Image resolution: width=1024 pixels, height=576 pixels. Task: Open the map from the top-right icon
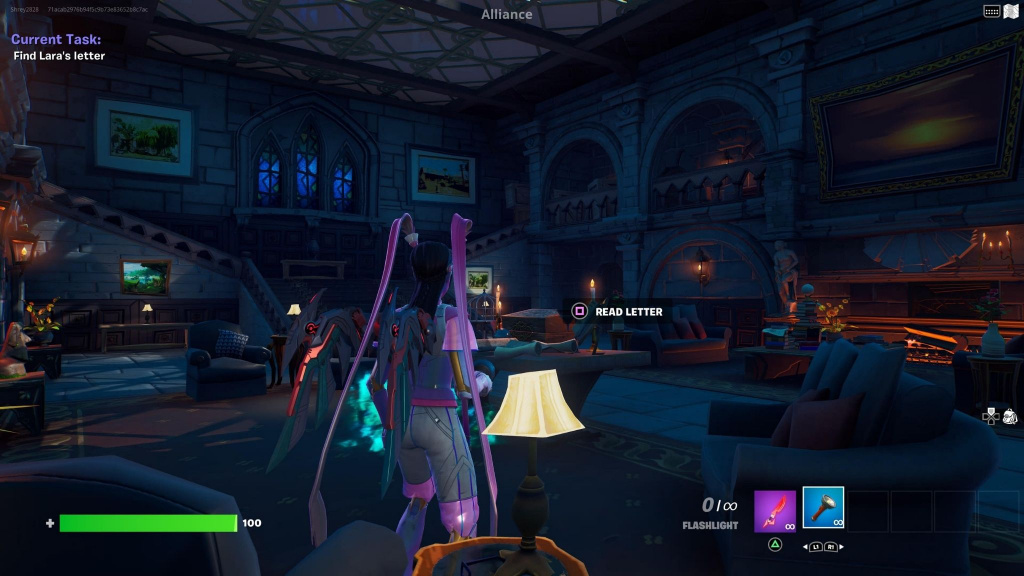tap(1011, 11)
